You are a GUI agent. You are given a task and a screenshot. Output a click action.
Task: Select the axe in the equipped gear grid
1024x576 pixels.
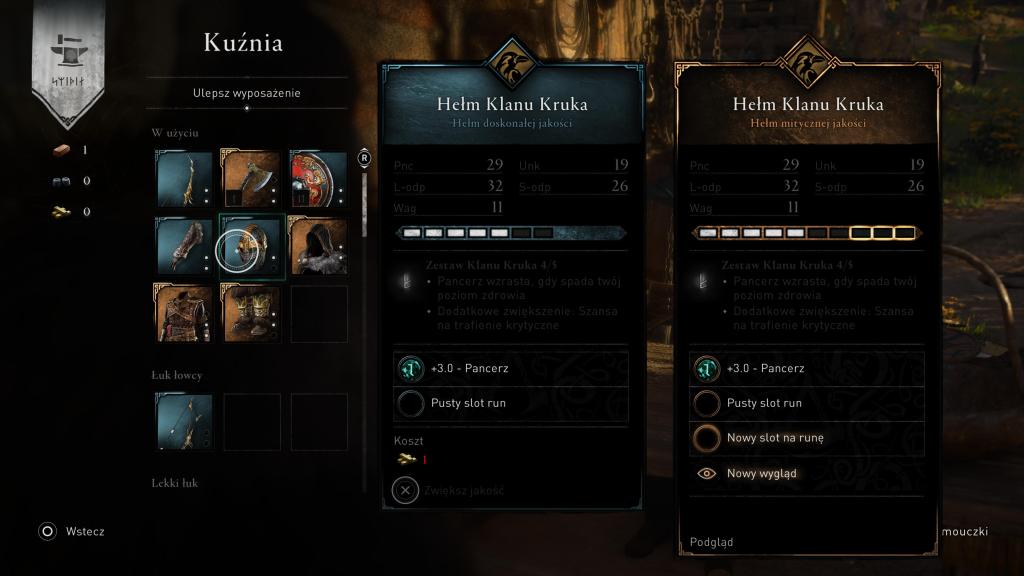click(x=251, y=179)
